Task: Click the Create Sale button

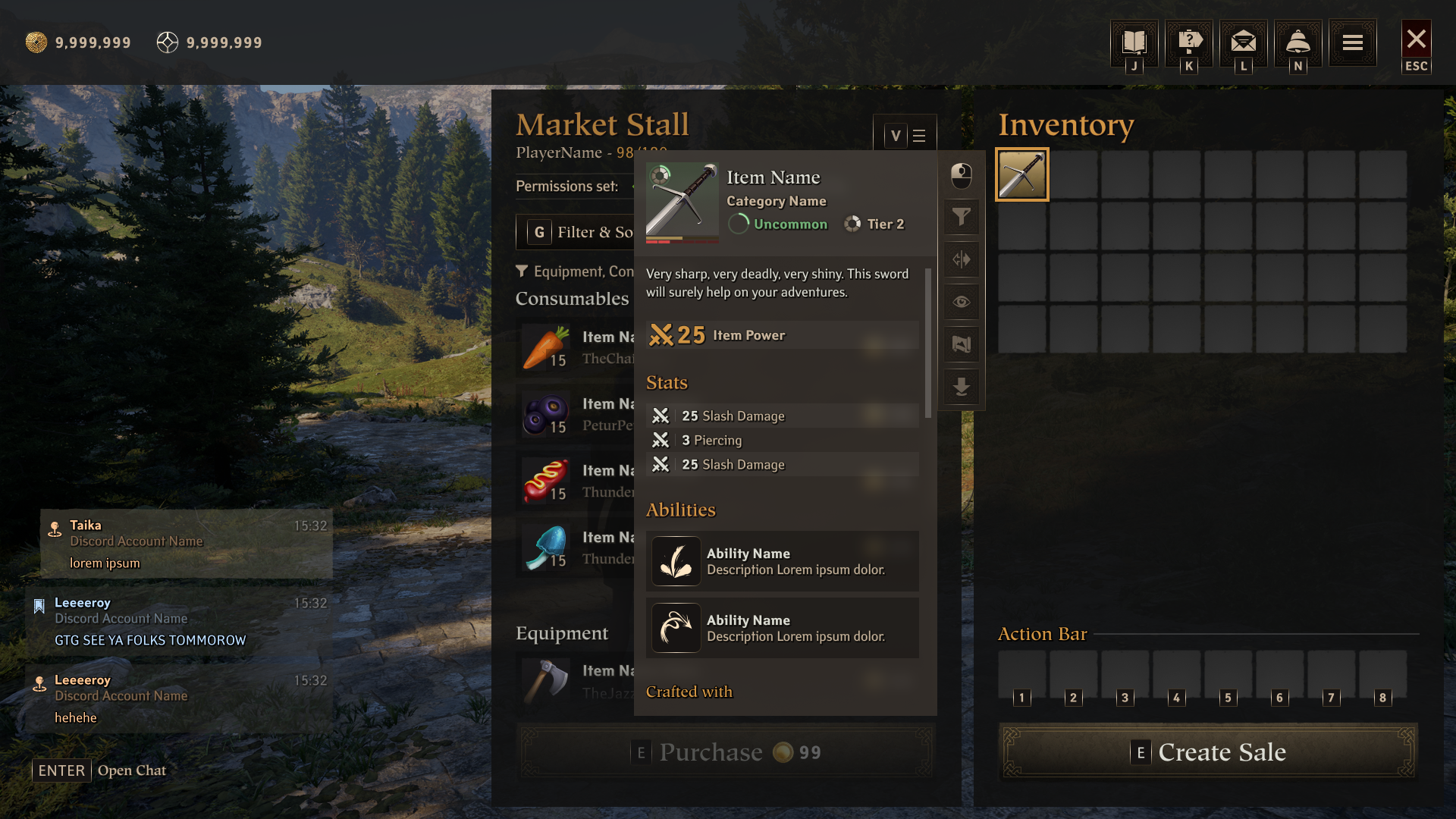Action: [x=1209, y=752]
